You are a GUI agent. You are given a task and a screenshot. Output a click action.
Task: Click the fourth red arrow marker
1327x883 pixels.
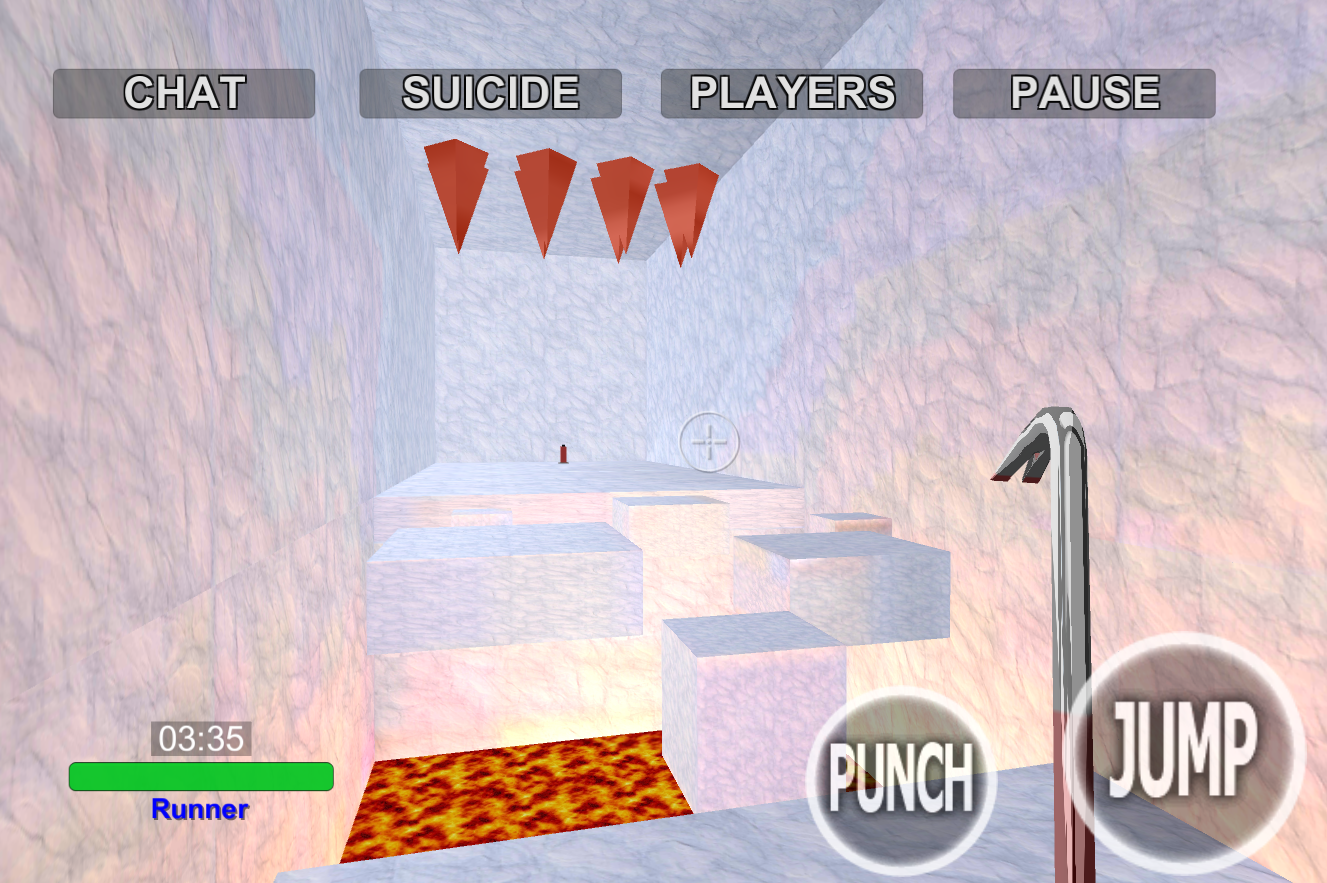[689, 210]
